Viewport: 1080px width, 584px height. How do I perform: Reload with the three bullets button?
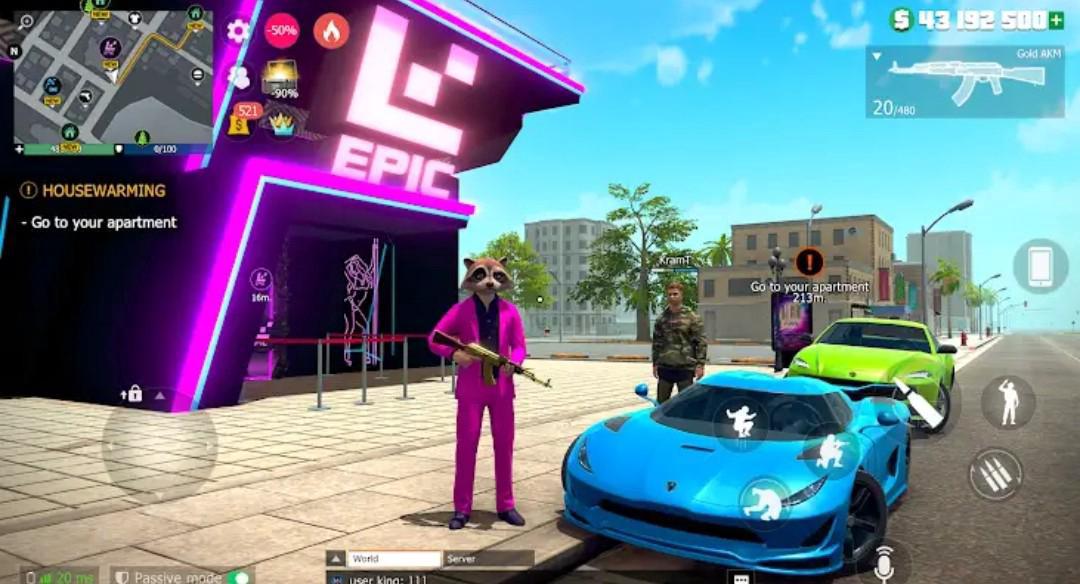pos(995,474)
